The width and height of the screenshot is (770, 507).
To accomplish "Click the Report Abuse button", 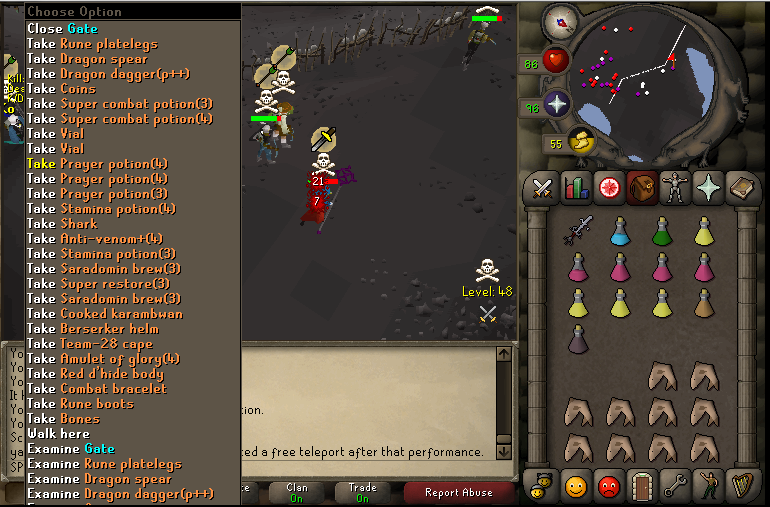I will click(x=458, y=492).
